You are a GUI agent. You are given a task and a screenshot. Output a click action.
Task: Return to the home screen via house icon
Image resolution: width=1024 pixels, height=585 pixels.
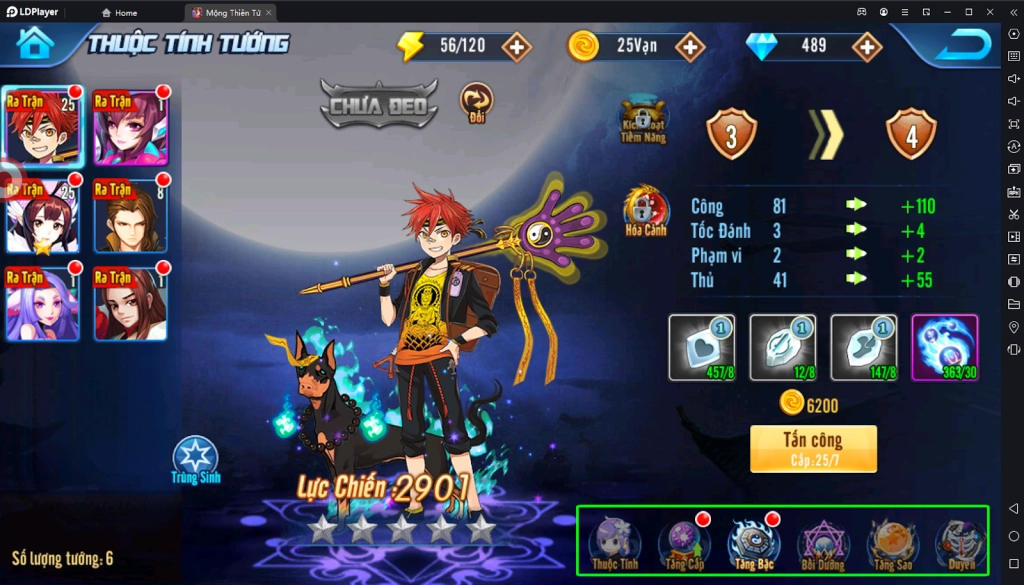tap(34, 44)
